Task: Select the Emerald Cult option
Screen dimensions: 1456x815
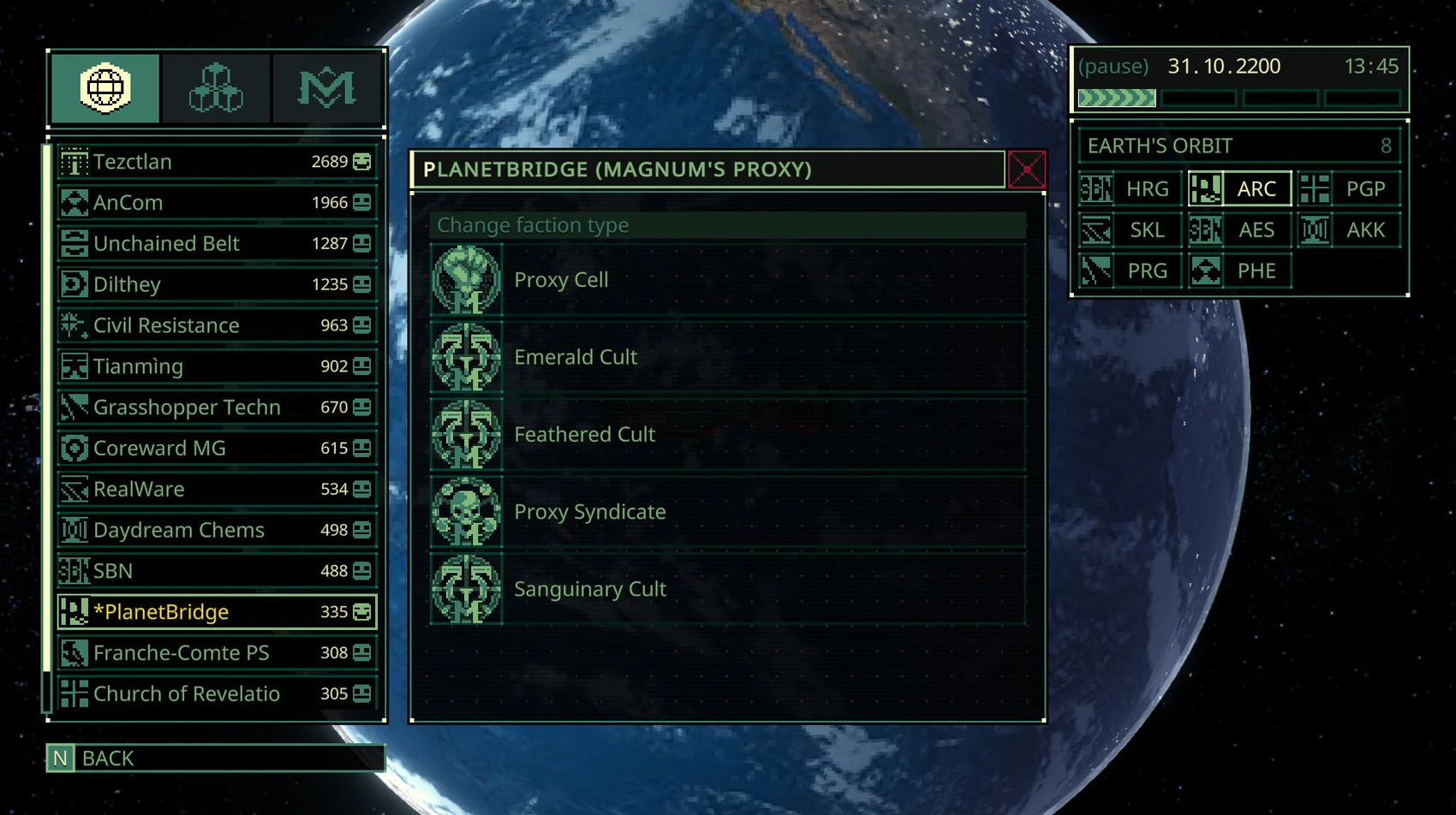Action: [x=728, y=357]
